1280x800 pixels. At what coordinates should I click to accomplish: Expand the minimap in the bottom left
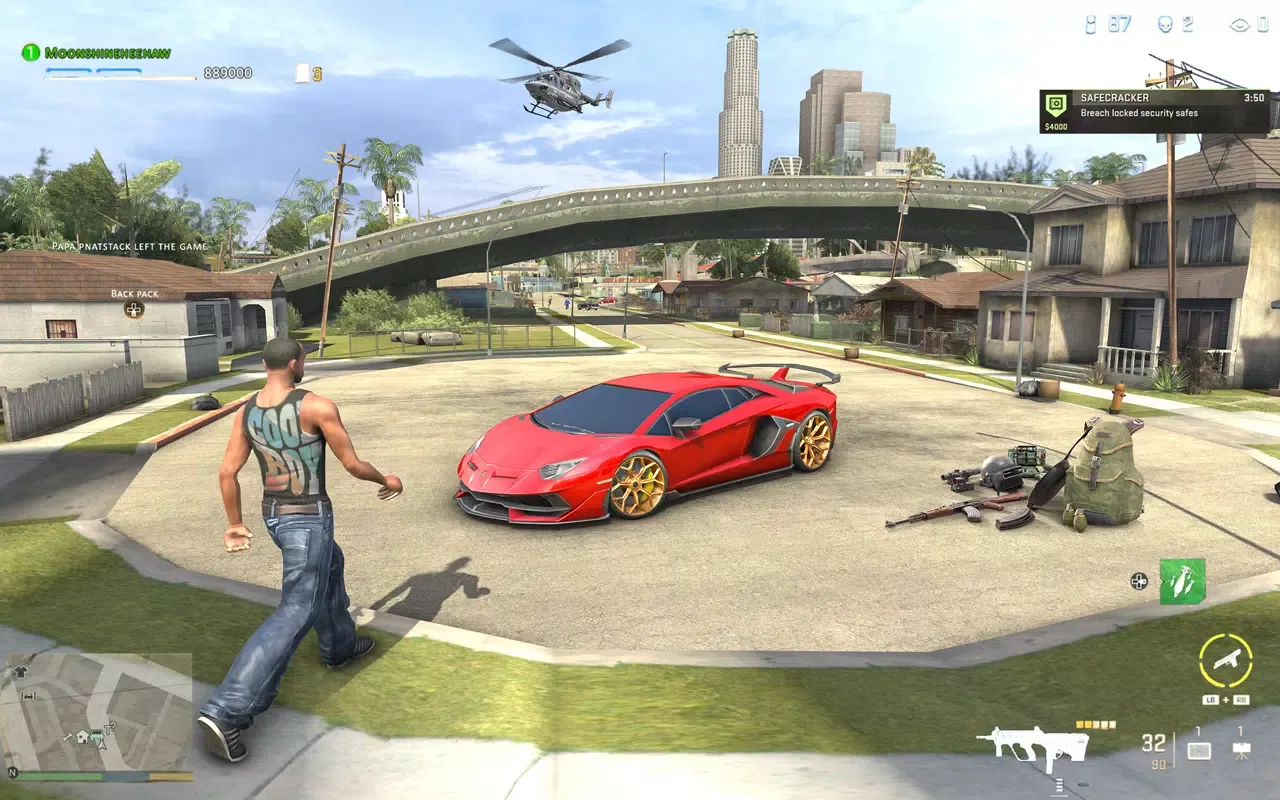pos(95,715)
